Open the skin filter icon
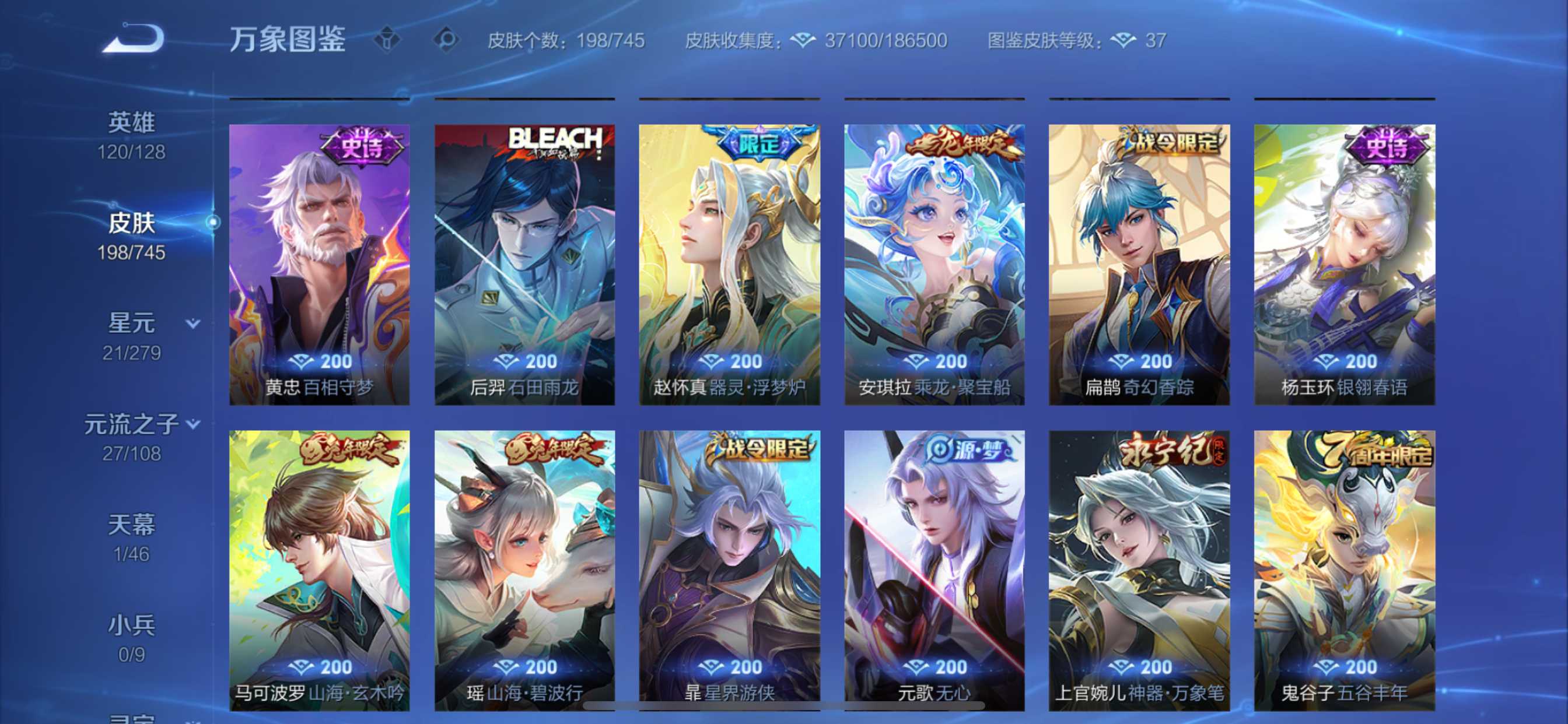The image size is (1568, 724). coord(387,40)
